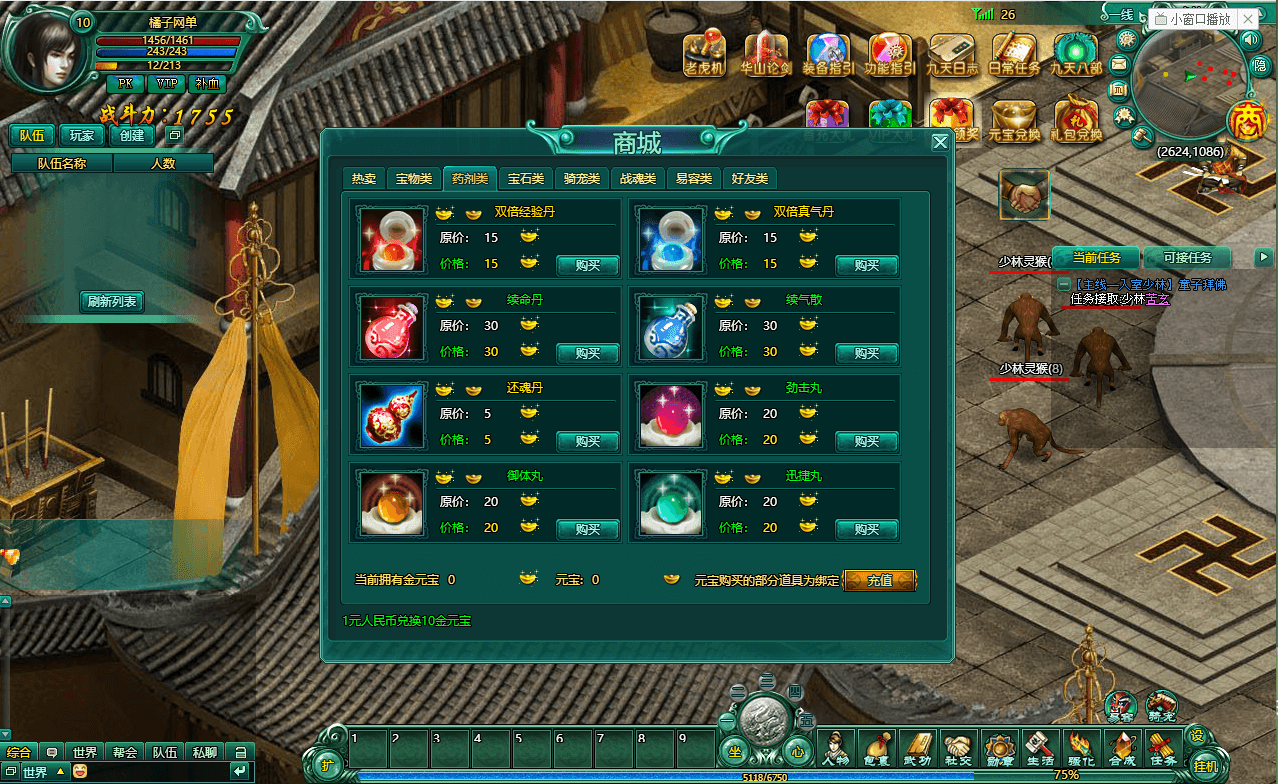Click the 充值 recharge button
This screenshot has height=784, width=1278.
[x=879, y=580]
